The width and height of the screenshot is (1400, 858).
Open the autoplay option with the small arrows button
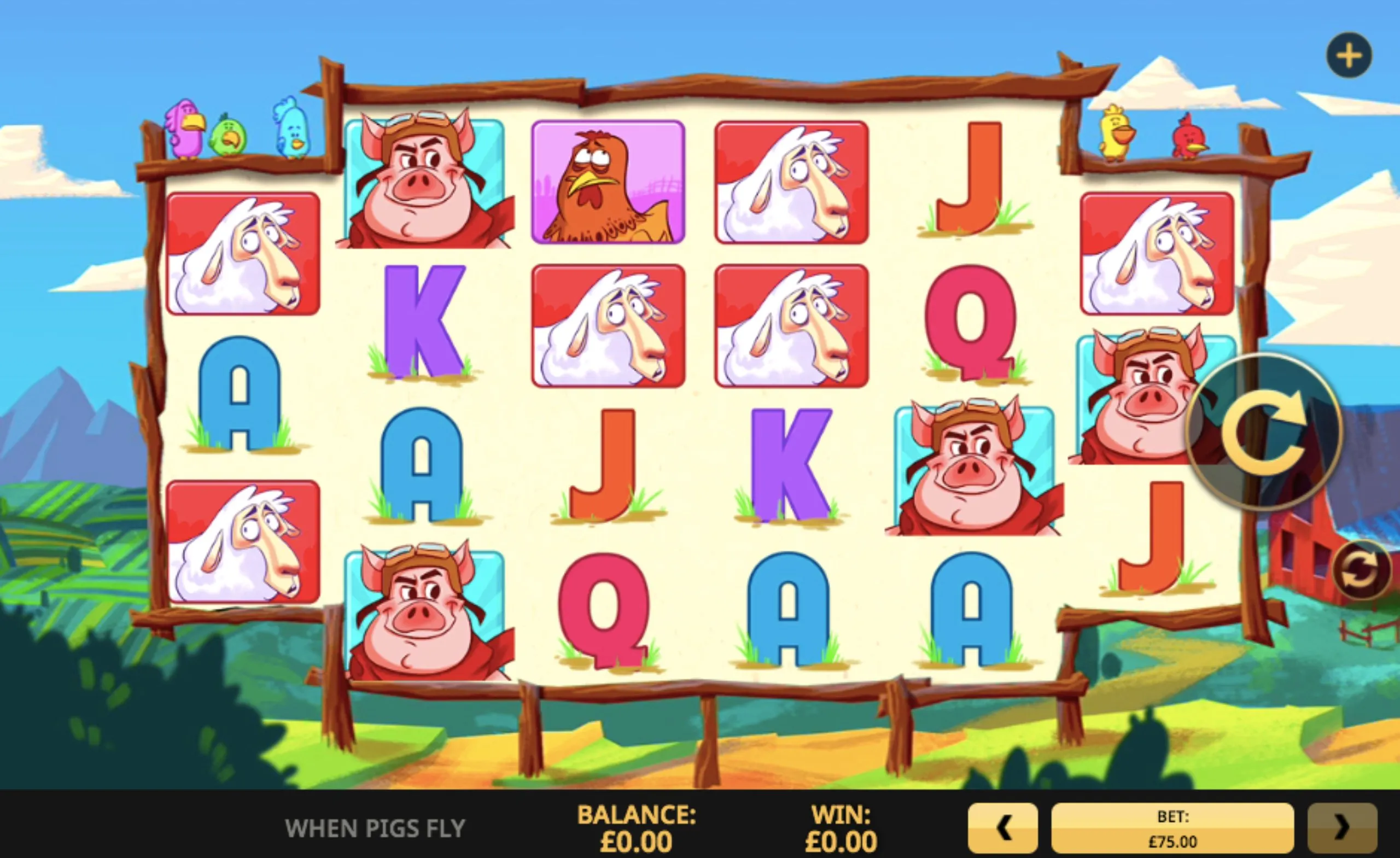click(1362, 570)
